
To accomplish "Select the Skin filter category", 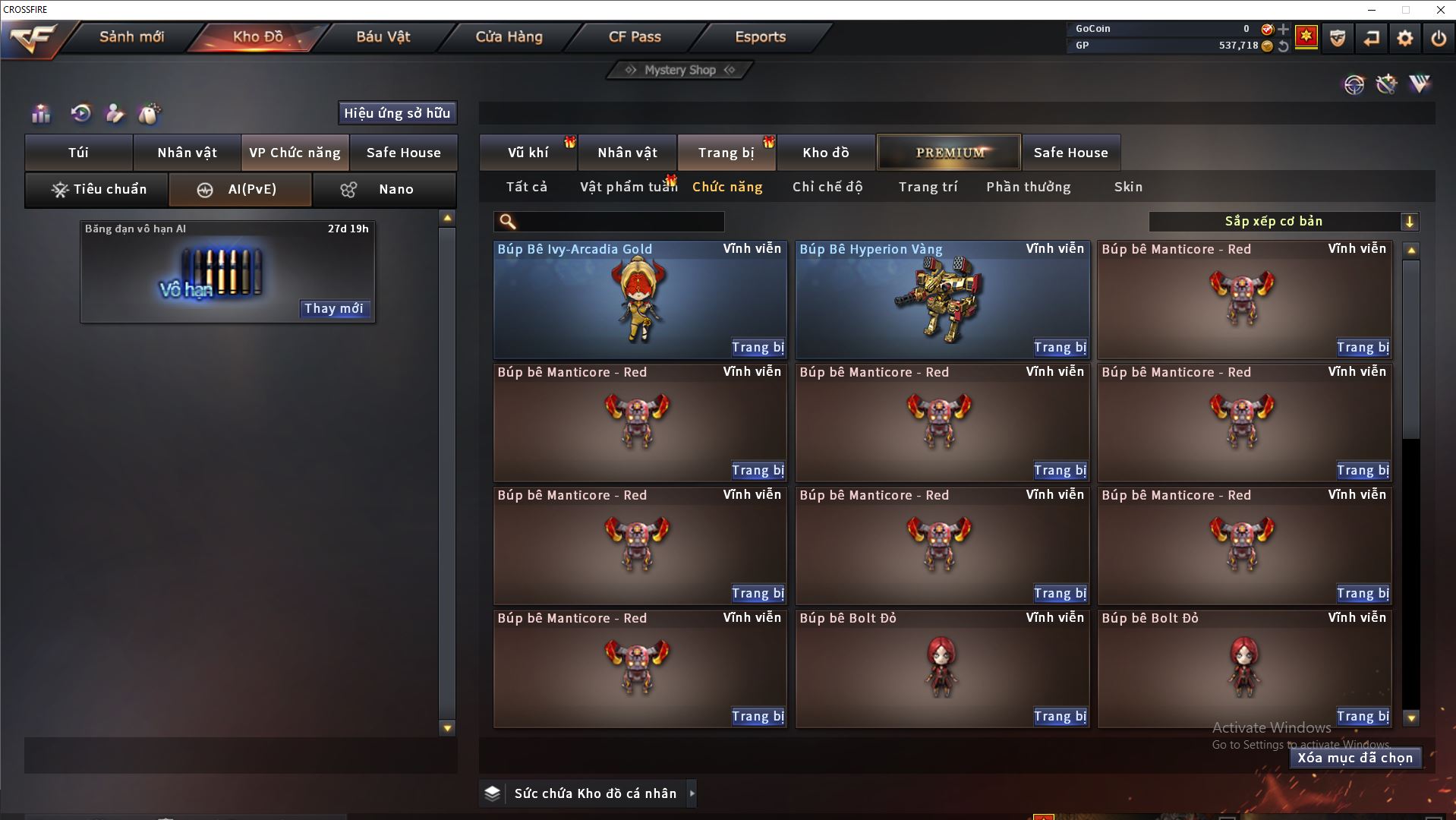I will [1128, 187].
